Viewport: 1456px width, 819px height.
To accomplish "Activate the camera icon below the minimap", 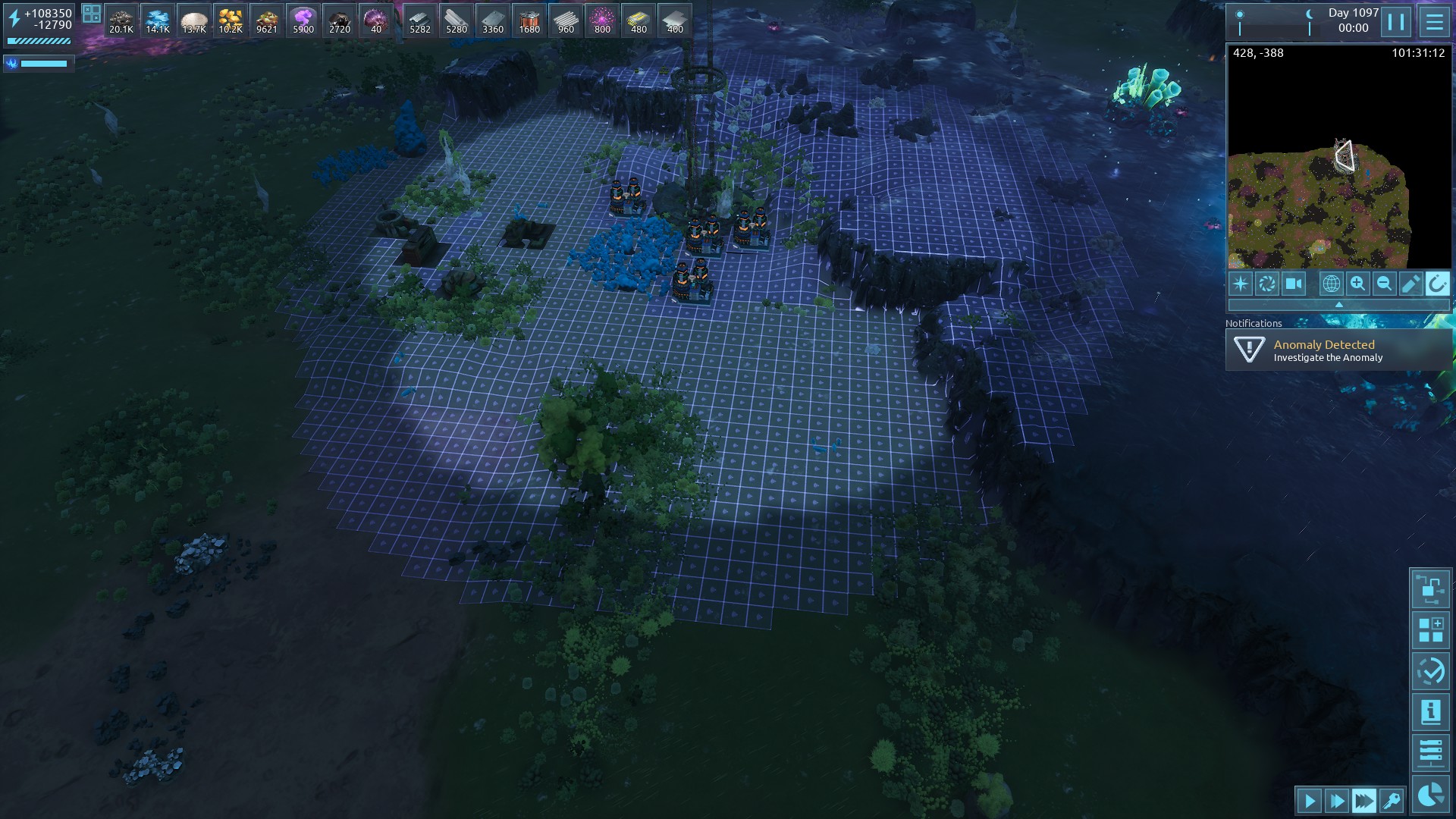I will point(1293,284).
